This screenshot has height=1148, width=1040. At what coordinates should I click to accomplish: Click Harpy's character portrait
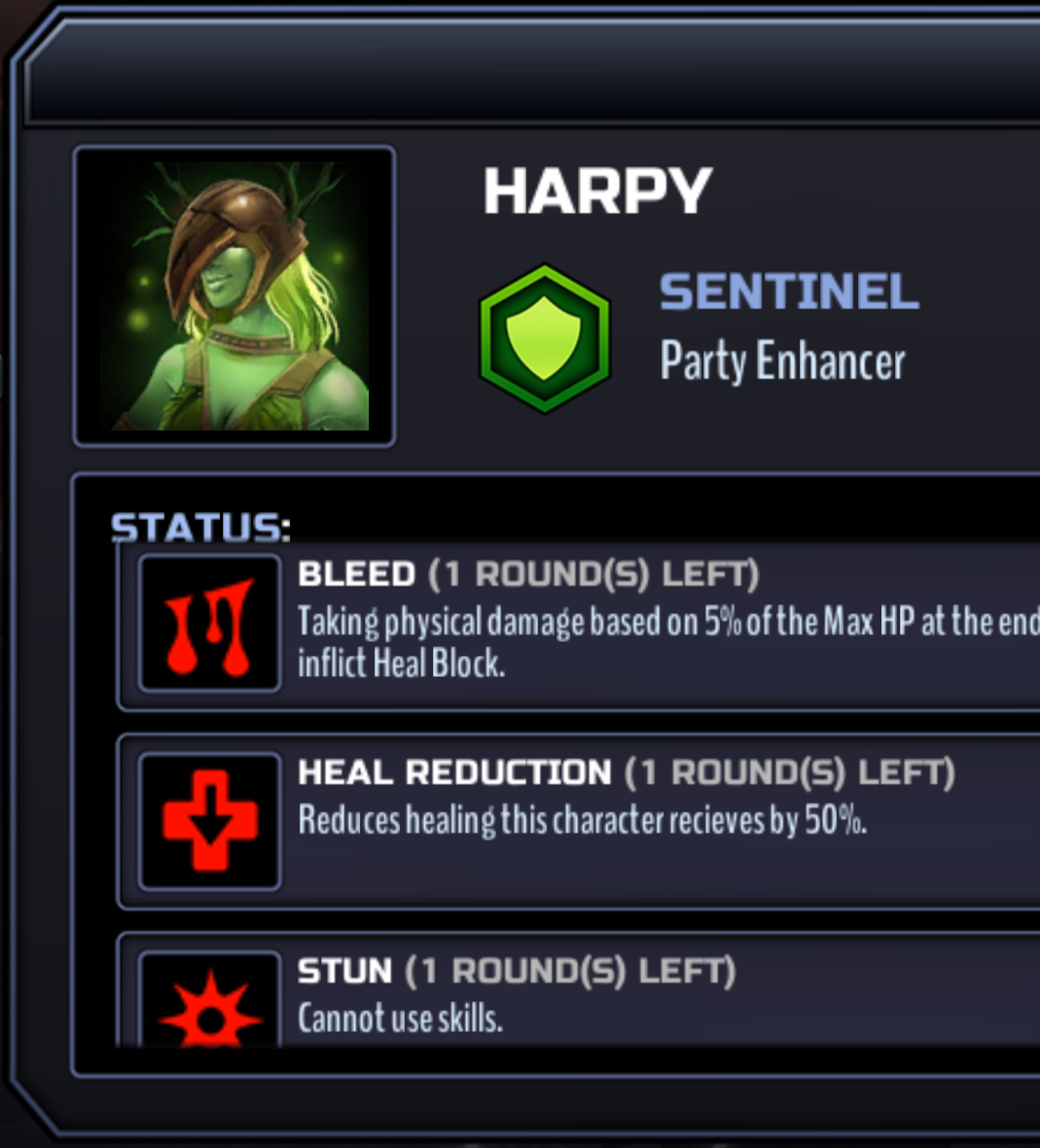(x=233, y=296)
